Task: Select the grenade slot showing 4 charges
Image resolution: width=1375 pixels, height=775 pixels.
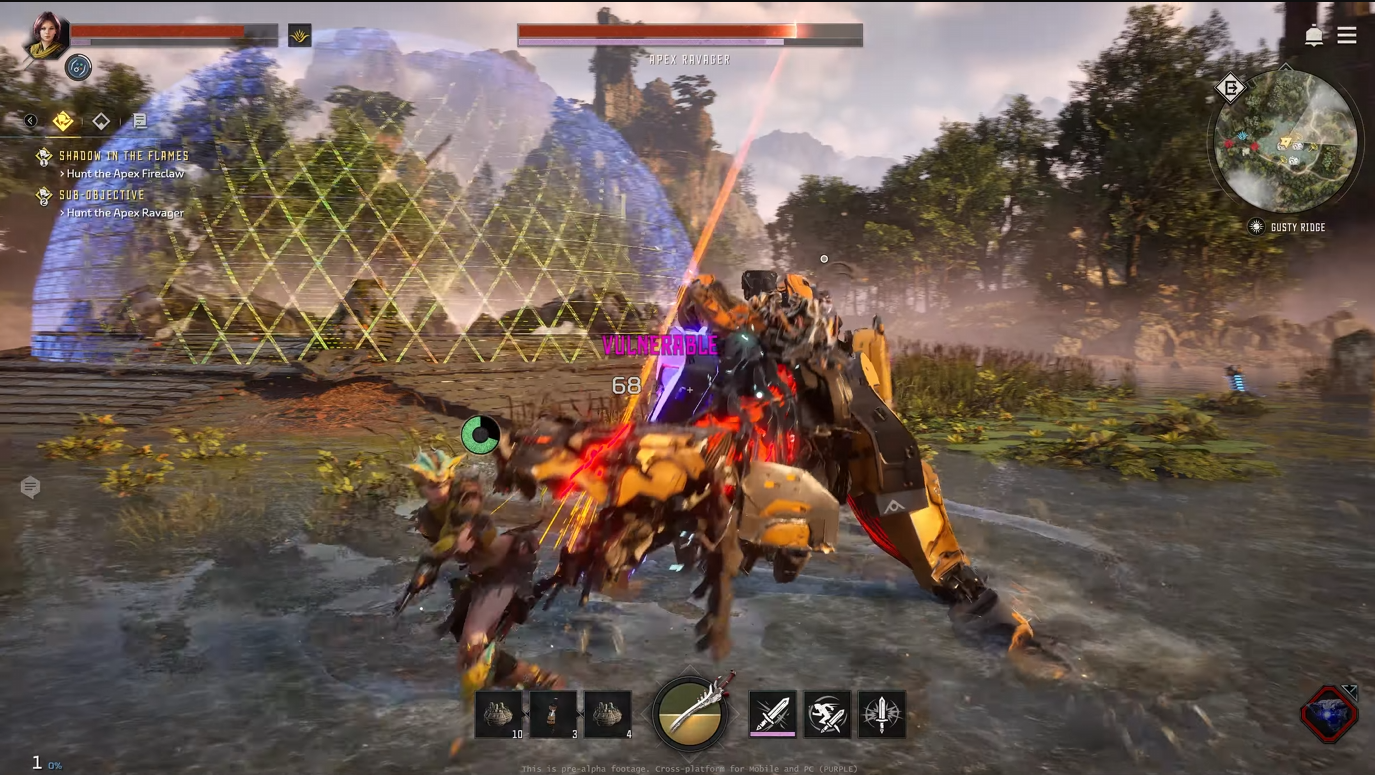Action: click(607, 712)
